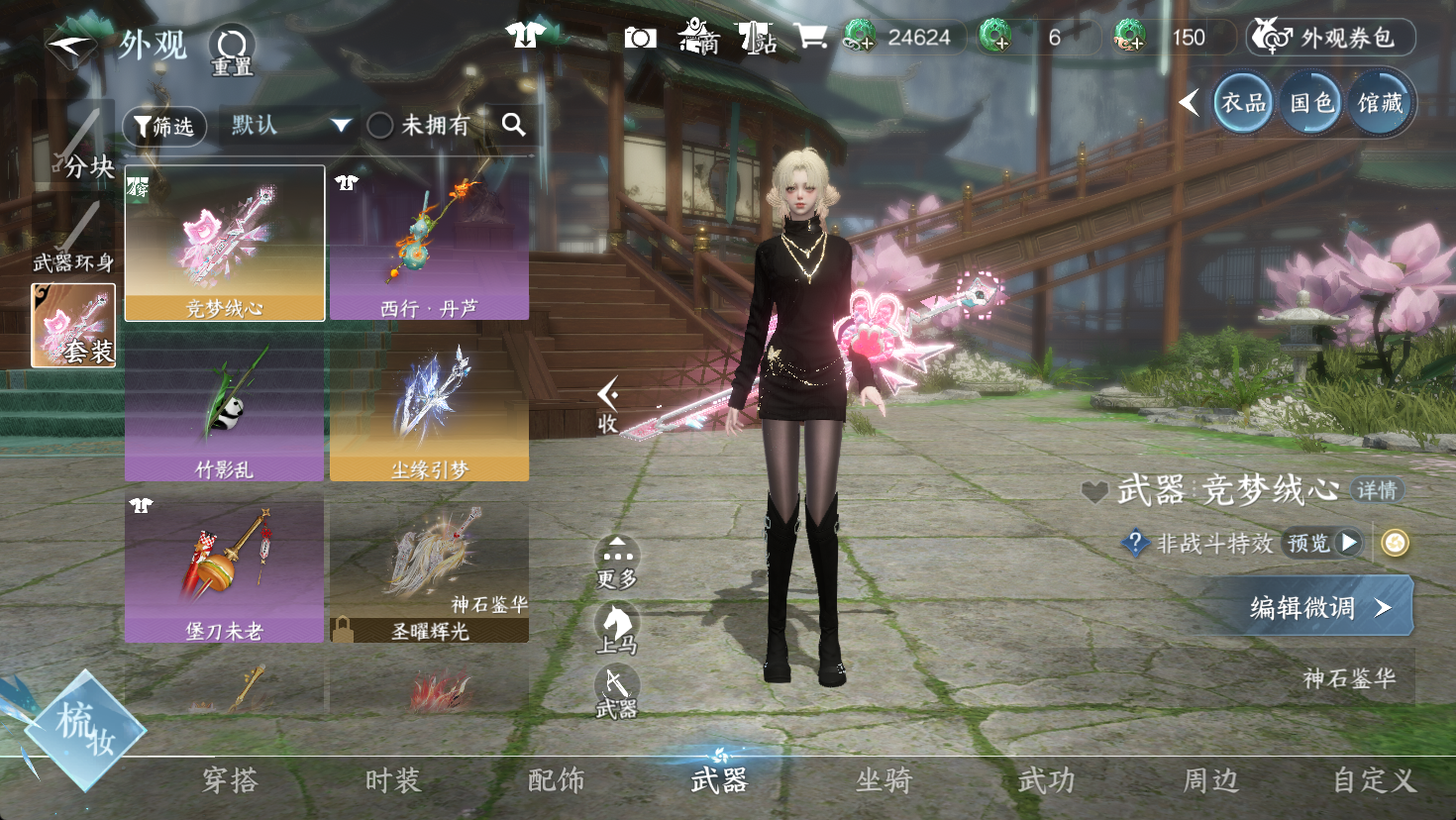1456x820 pixels.
Task: Open 详情 details for 竞梦绒心
Action: point(1377,489)
